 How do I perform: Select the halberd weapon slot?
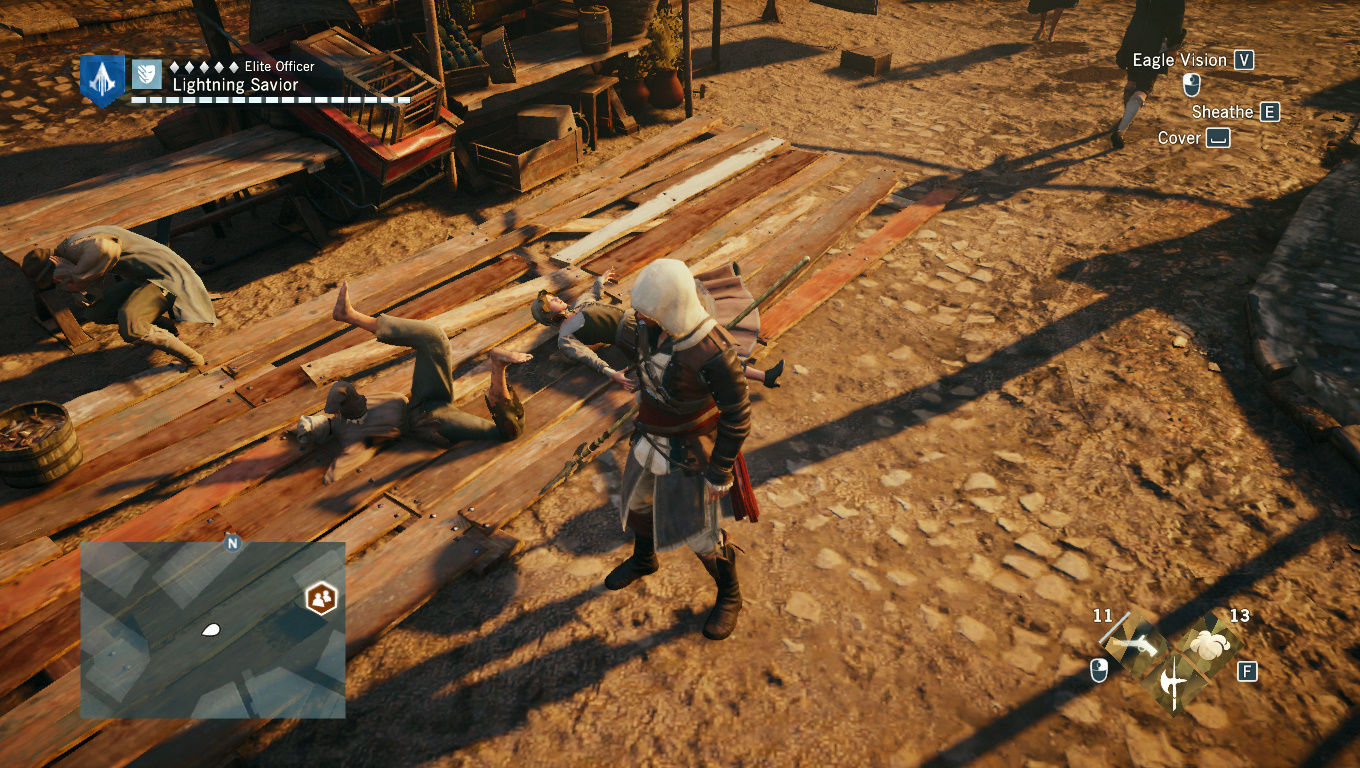(1173, 683)
